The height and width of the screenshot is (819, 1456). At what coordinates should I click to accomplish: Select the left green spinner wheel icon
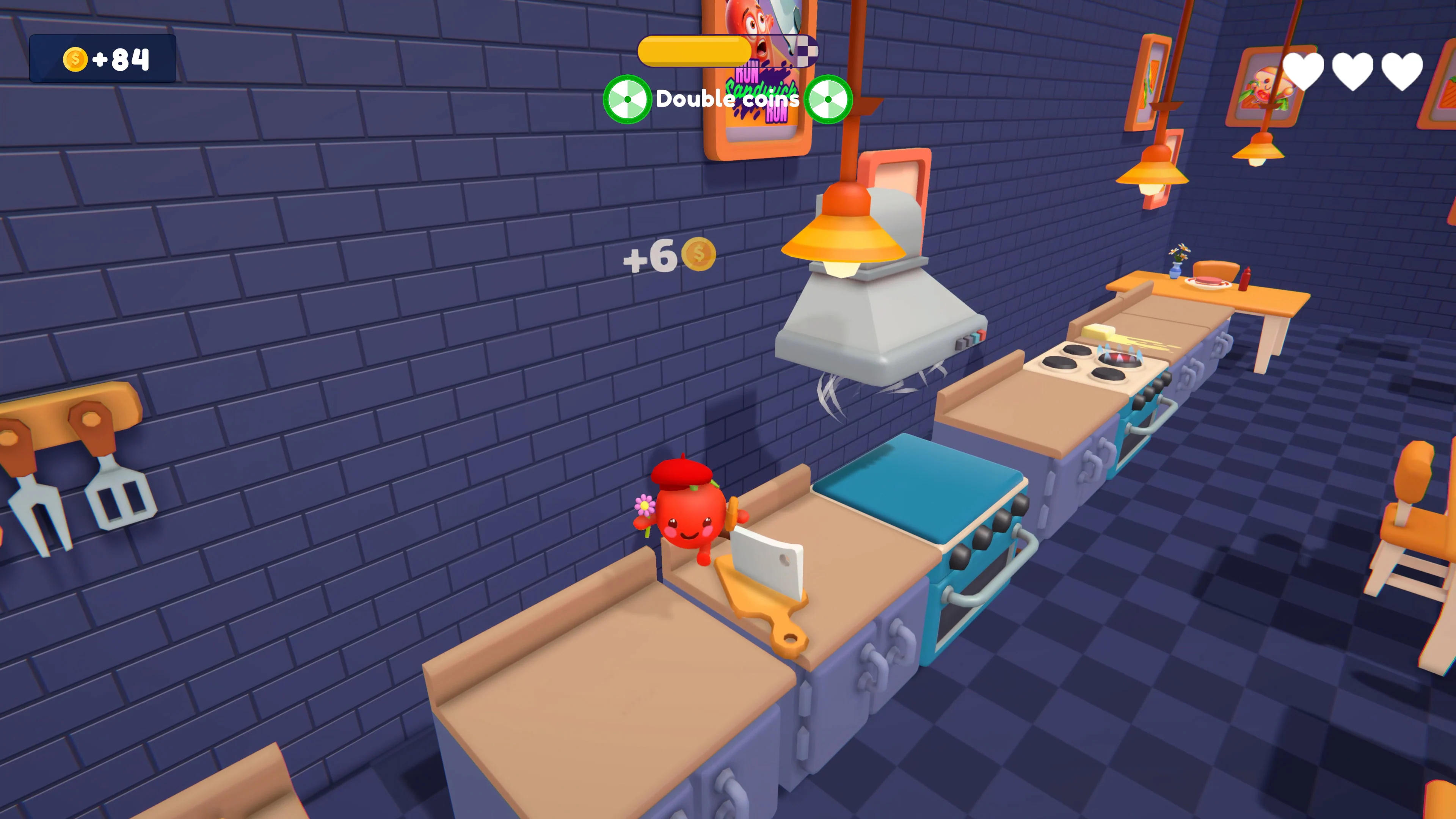pyautogui.click(x=628, y=99)
